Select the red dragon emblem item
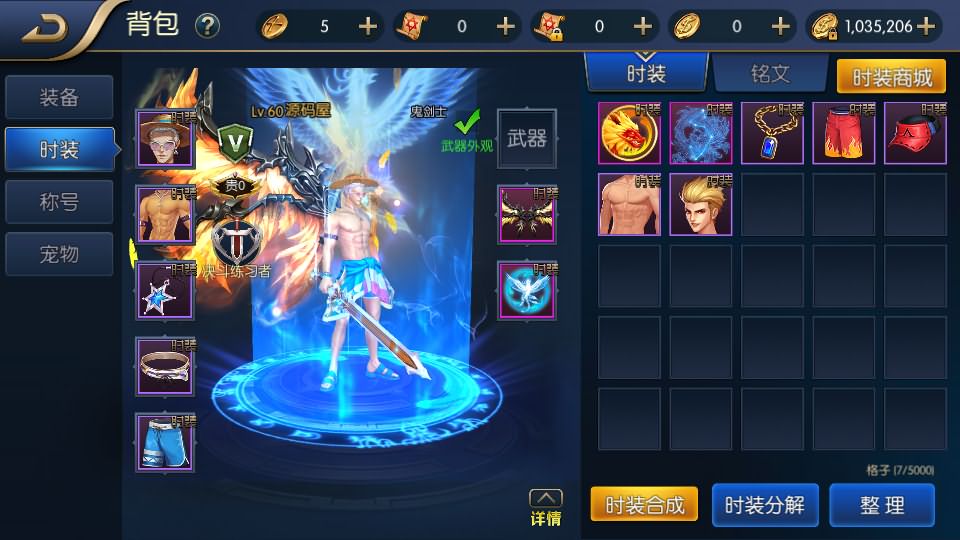The height and width of the screenshot is (540, 960). pos(629,134)
